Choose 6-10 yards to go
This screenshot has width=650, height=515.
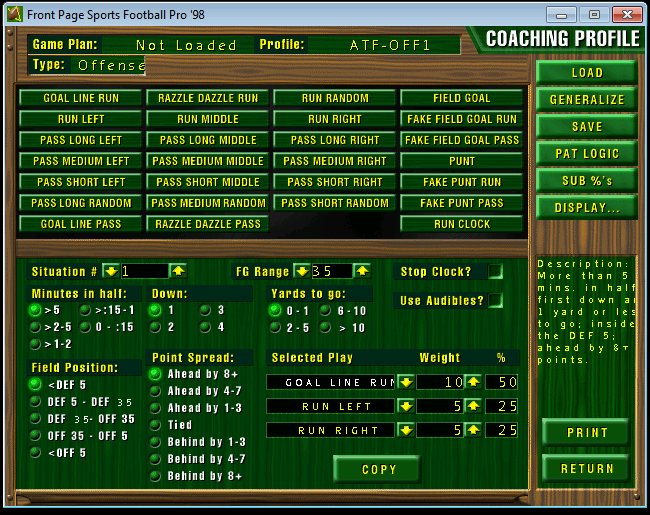point(326,311)
